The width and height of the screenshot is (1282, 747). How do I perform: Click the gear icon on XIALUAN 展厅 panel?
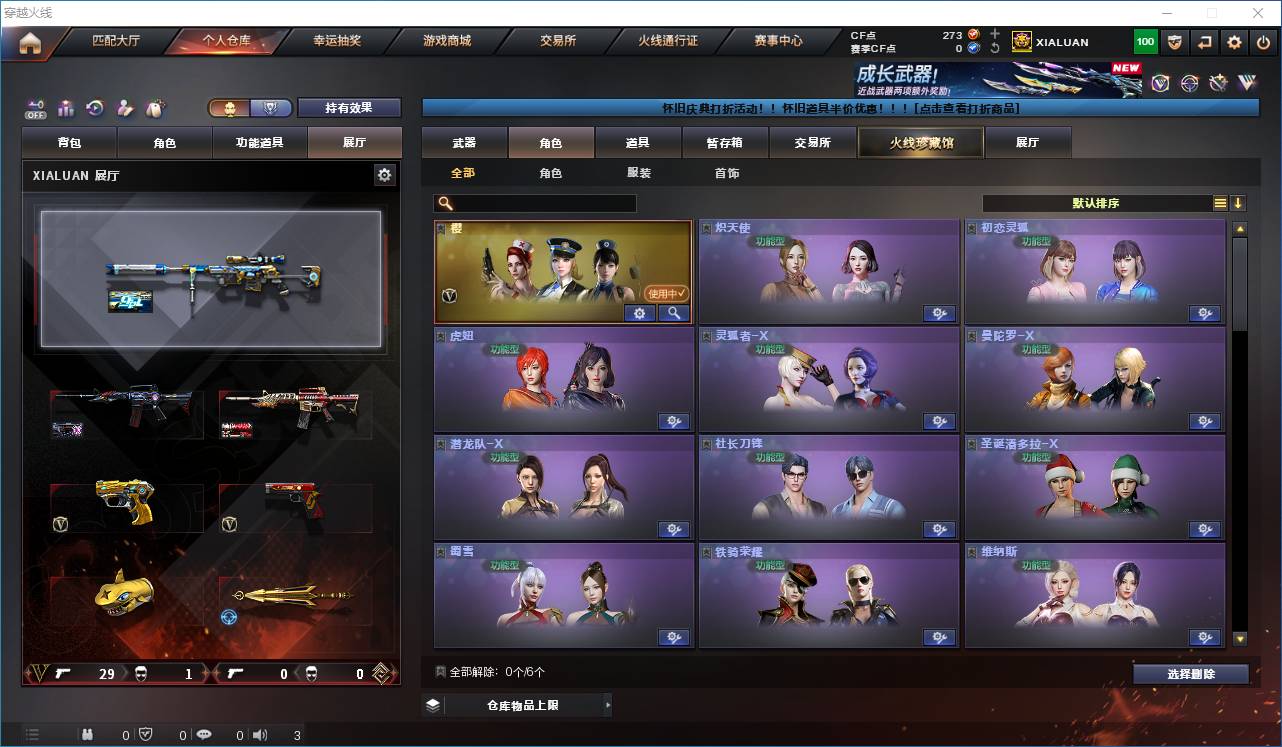[x=384, y=174]
